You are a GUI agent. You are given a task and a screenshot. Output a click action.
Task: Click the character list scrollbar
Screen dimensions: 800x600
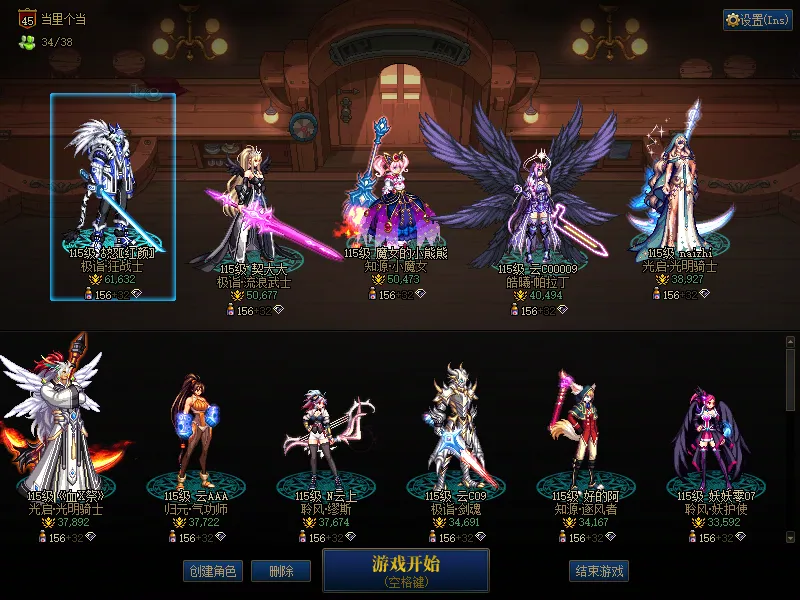pos(791,440)
